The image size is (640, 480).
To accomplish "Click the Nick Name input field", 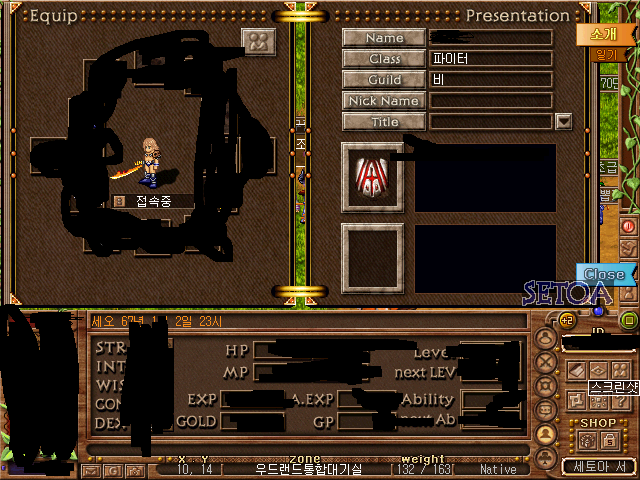I will (491, 101).
